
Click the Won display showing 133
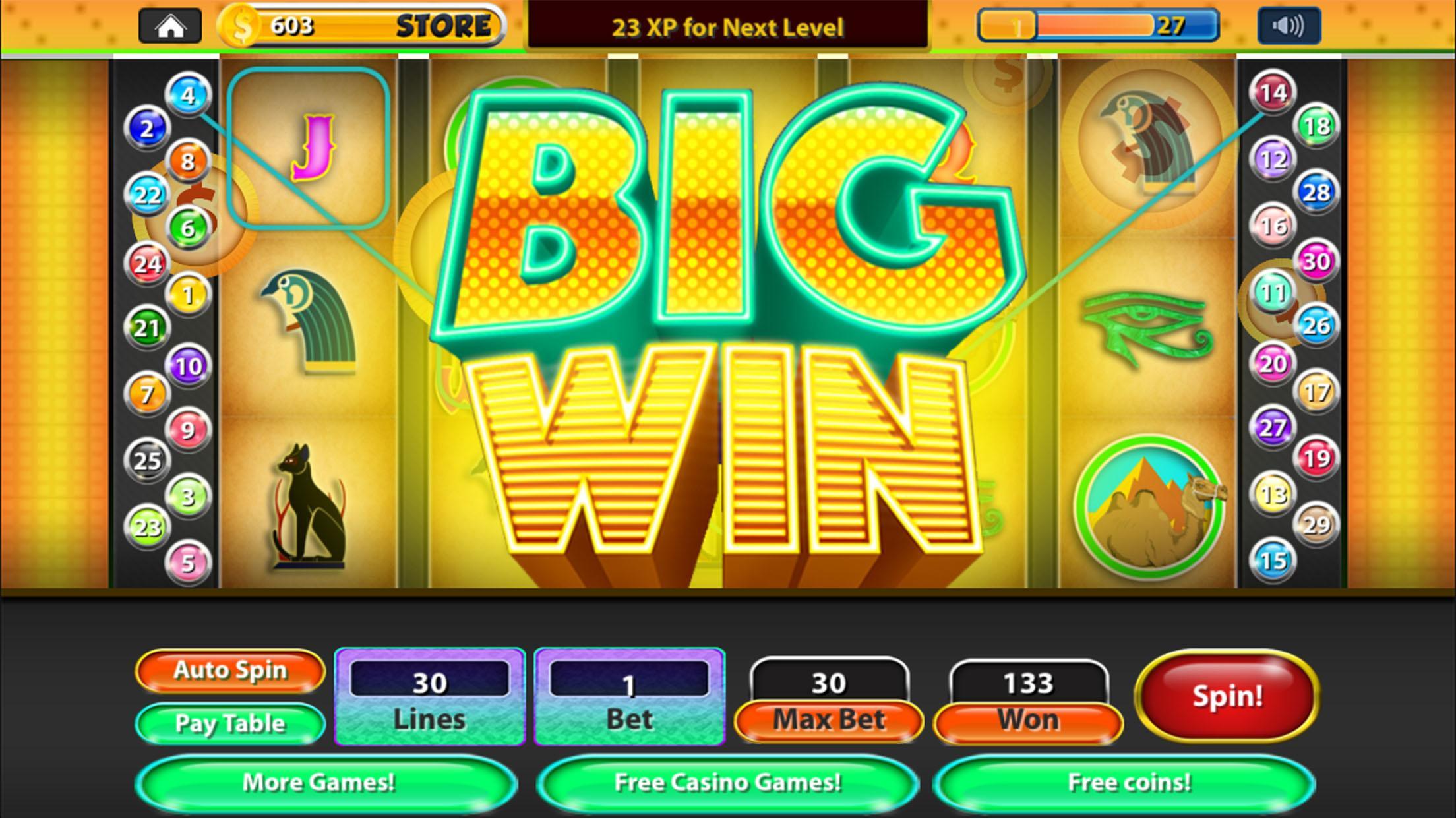(x=1027, y=685)
